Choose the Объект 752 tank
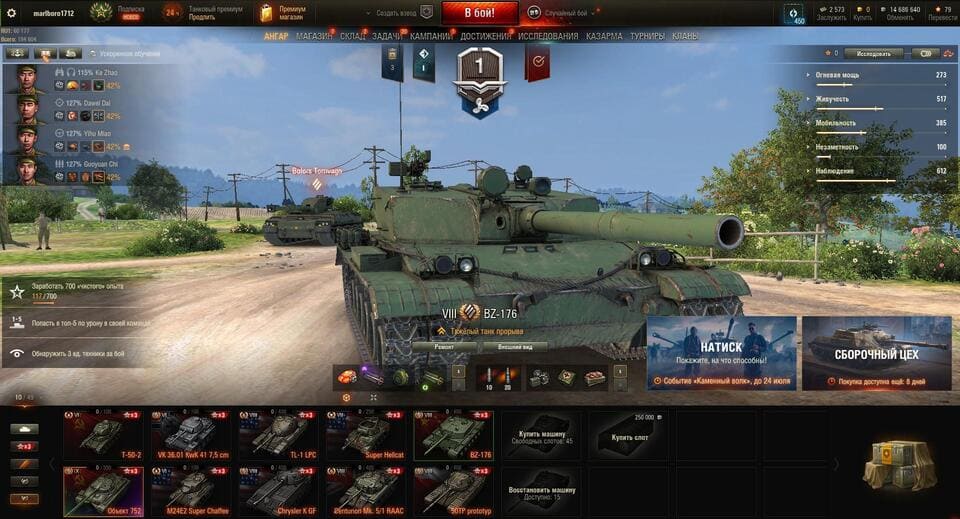 point(104,490)
